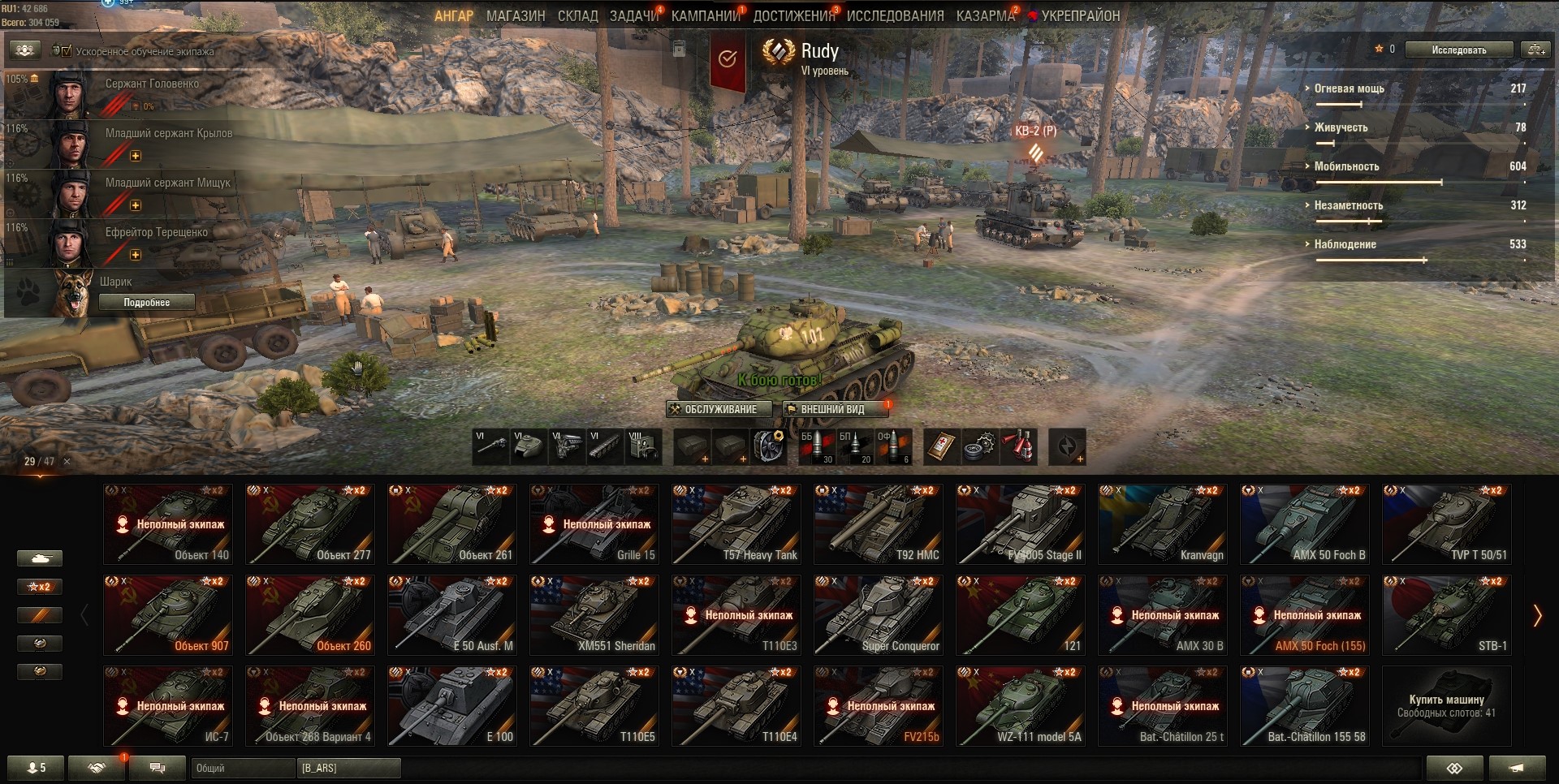Select the Super Conqueror tank
This screenshot has width=1559, height=784.
tap(879, 615)
